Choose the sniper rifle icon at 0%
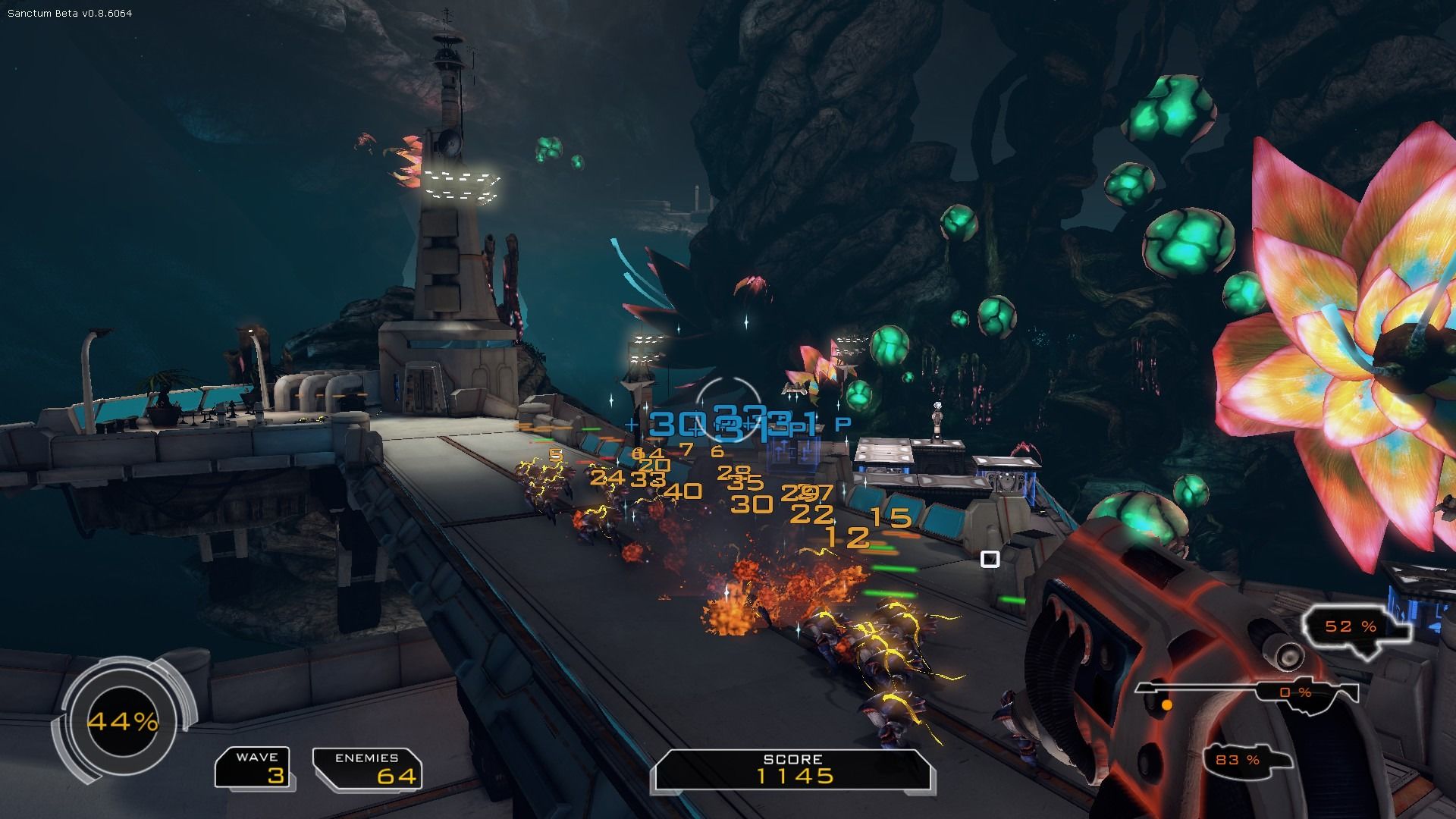Viewport: 1456px width, 819px height. pos(1247,692)
